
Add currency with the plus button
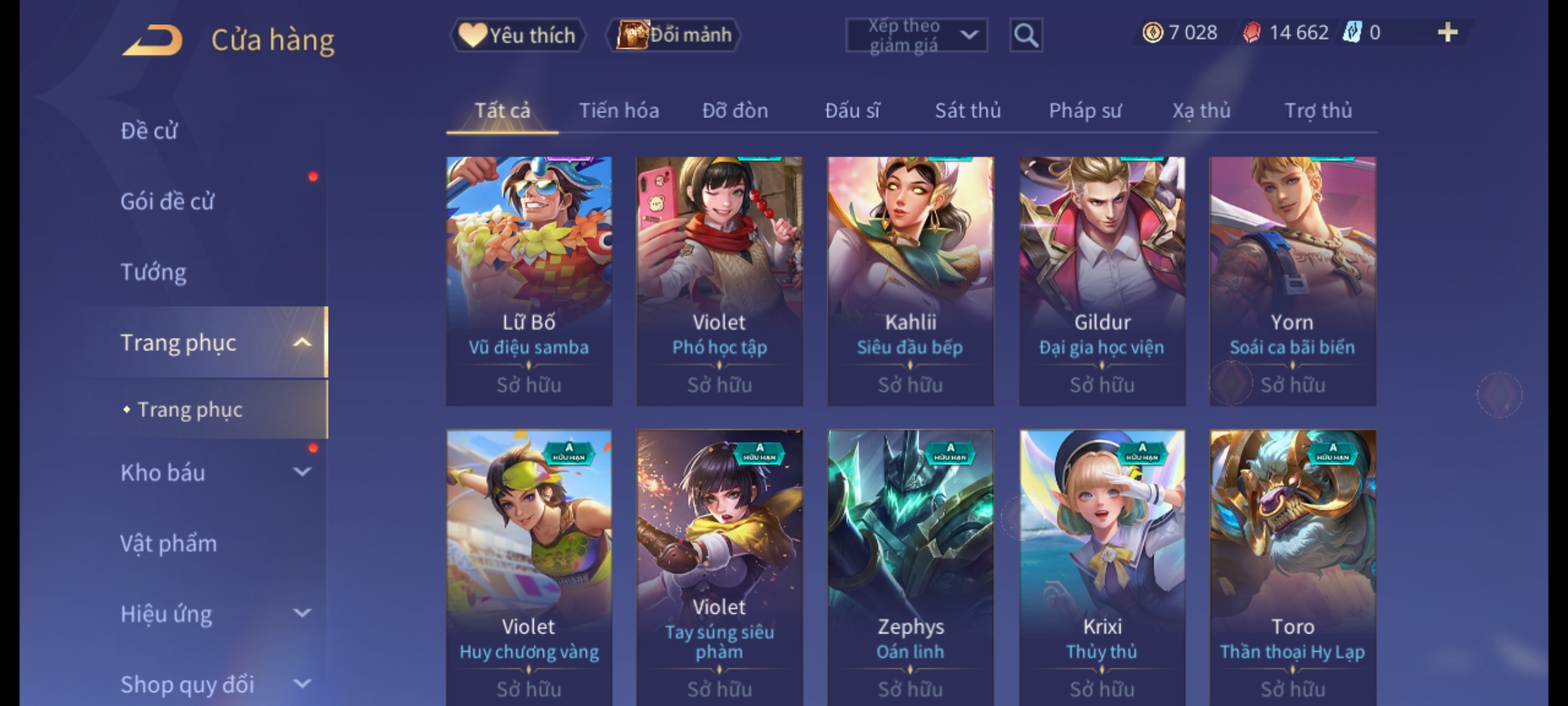point(1447,33)
